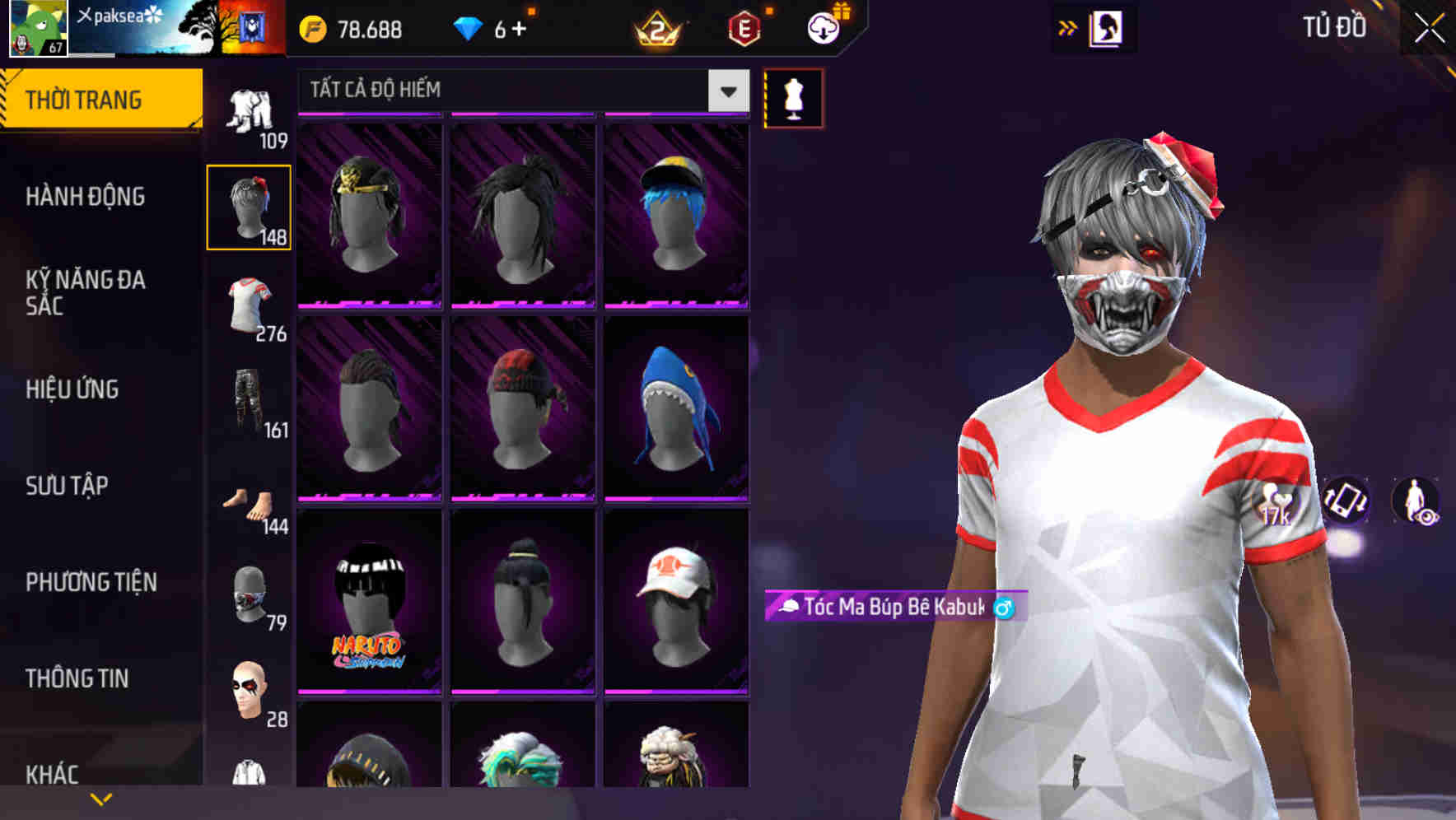This screenshot has width=1456, height=820.
Task: Expand the sidebar with the bottom chevron
Action: (x=100, y=799)
